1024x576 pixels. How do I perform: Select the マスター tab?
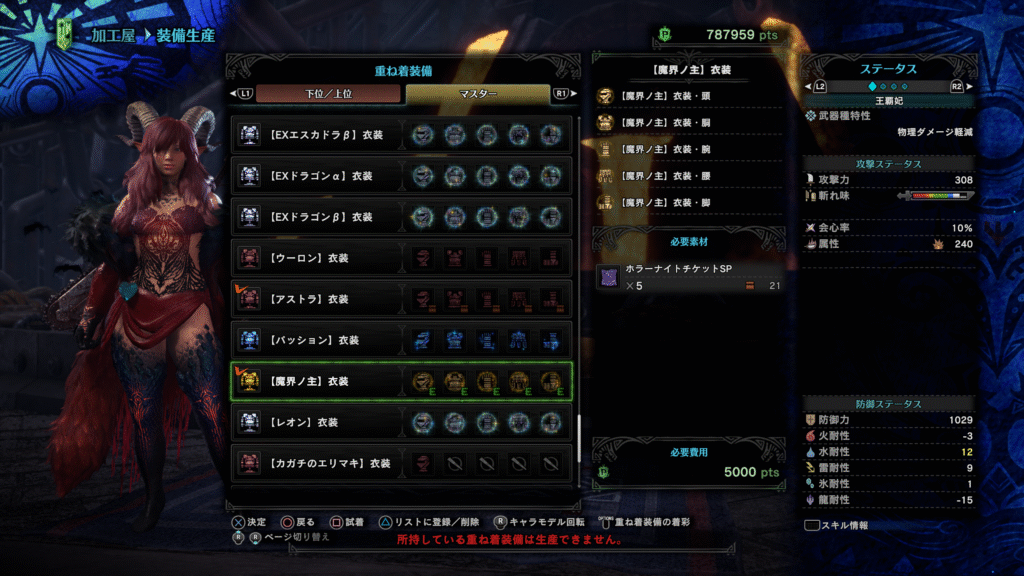click(x=478, y=94)
